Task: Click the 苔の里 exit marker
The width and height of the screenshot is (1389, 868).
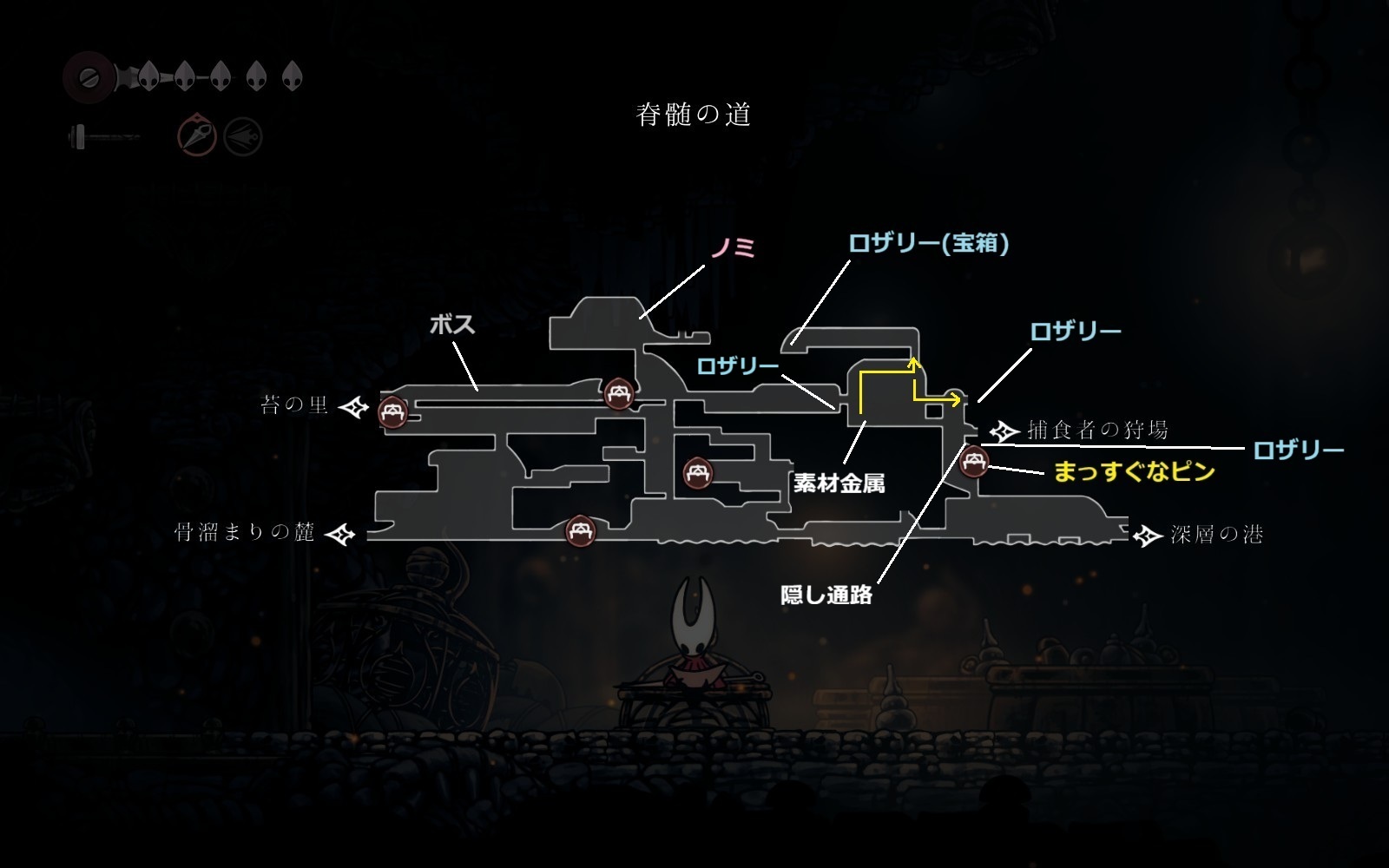Action: [354, 407]
